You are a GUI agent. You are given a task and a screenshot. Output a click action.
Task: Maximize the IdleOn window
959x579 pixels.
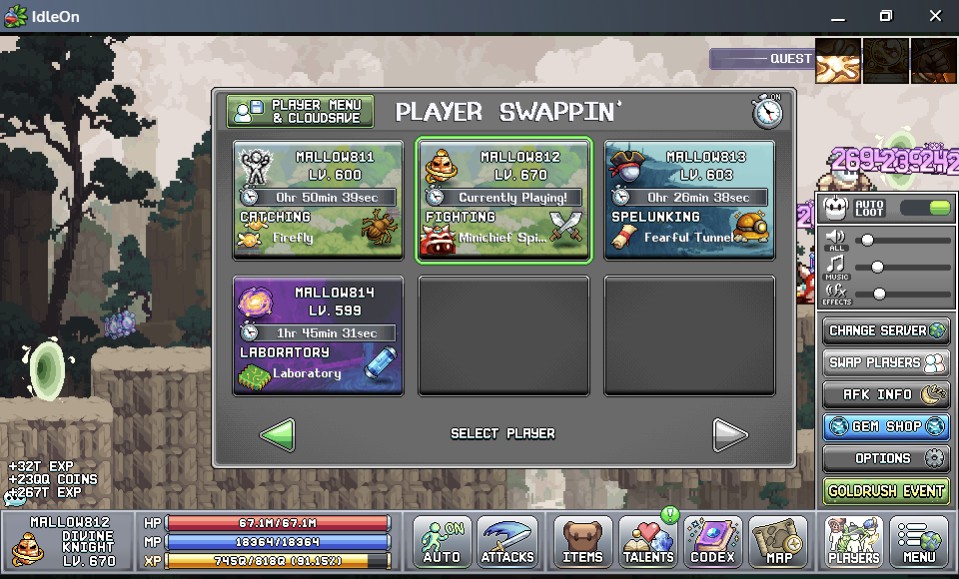(x=885, y=16)
